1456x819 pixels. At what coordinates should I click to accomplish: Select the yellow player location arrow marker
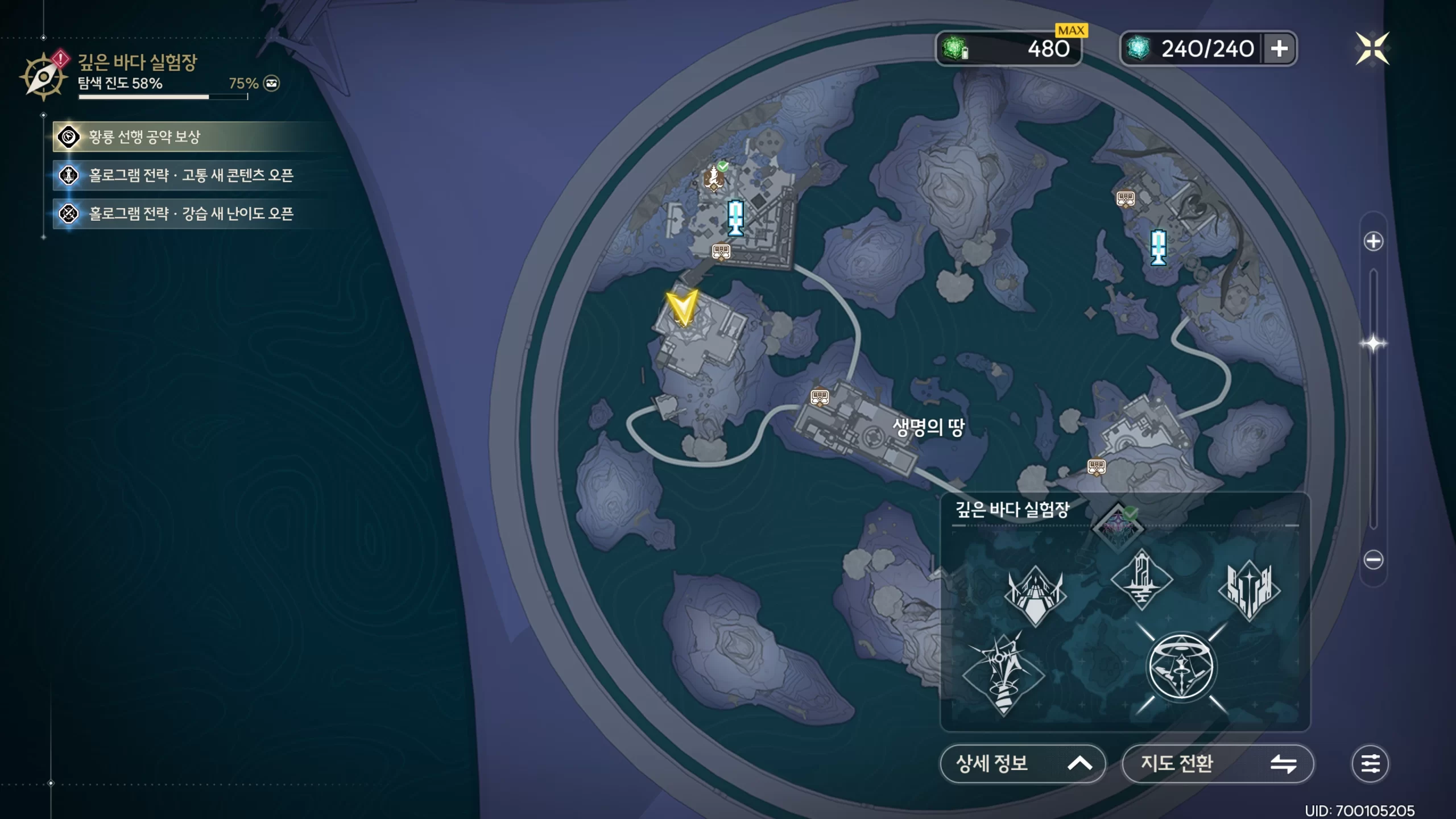click(x=681, y=308)
